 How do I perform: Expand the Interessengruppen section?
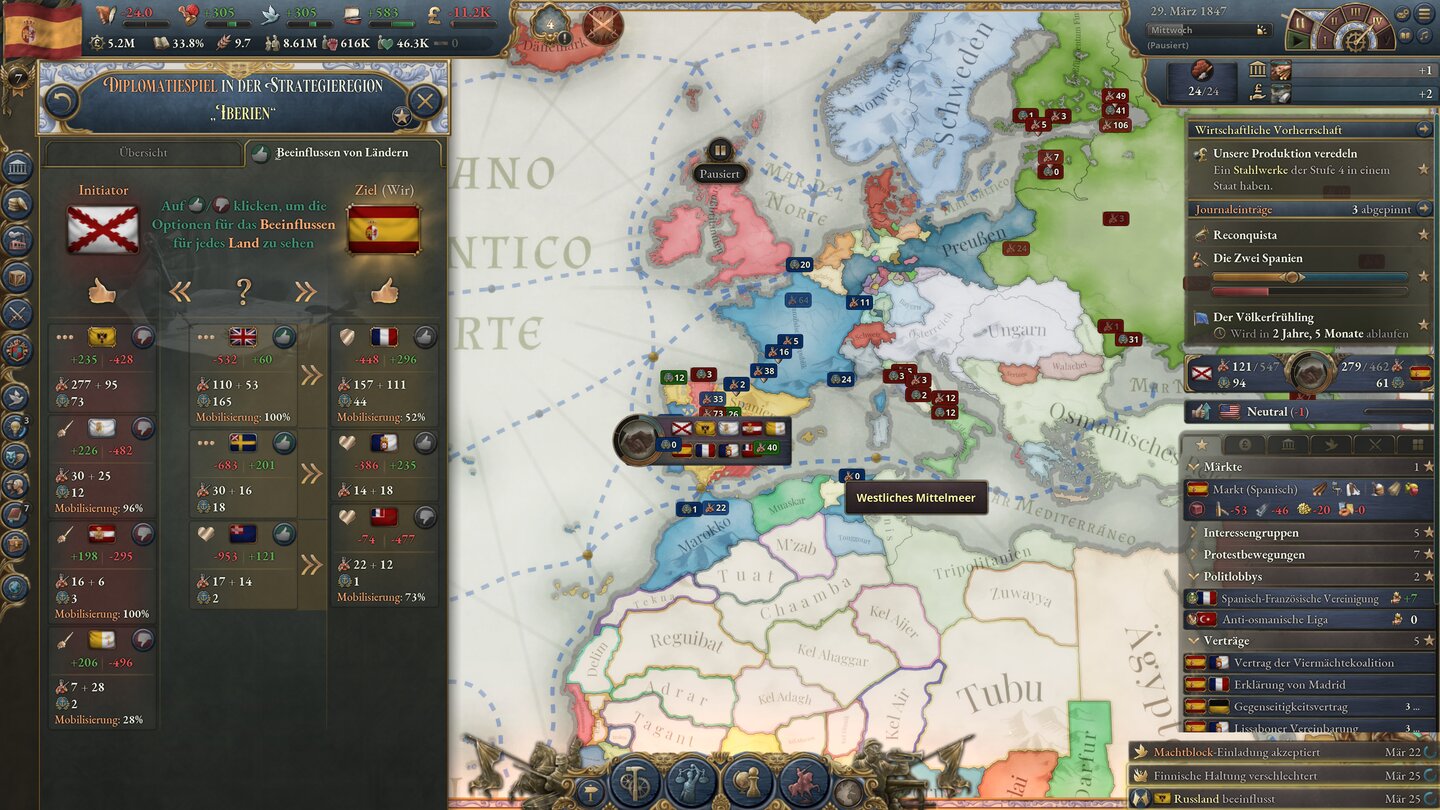pos(1193,533)
